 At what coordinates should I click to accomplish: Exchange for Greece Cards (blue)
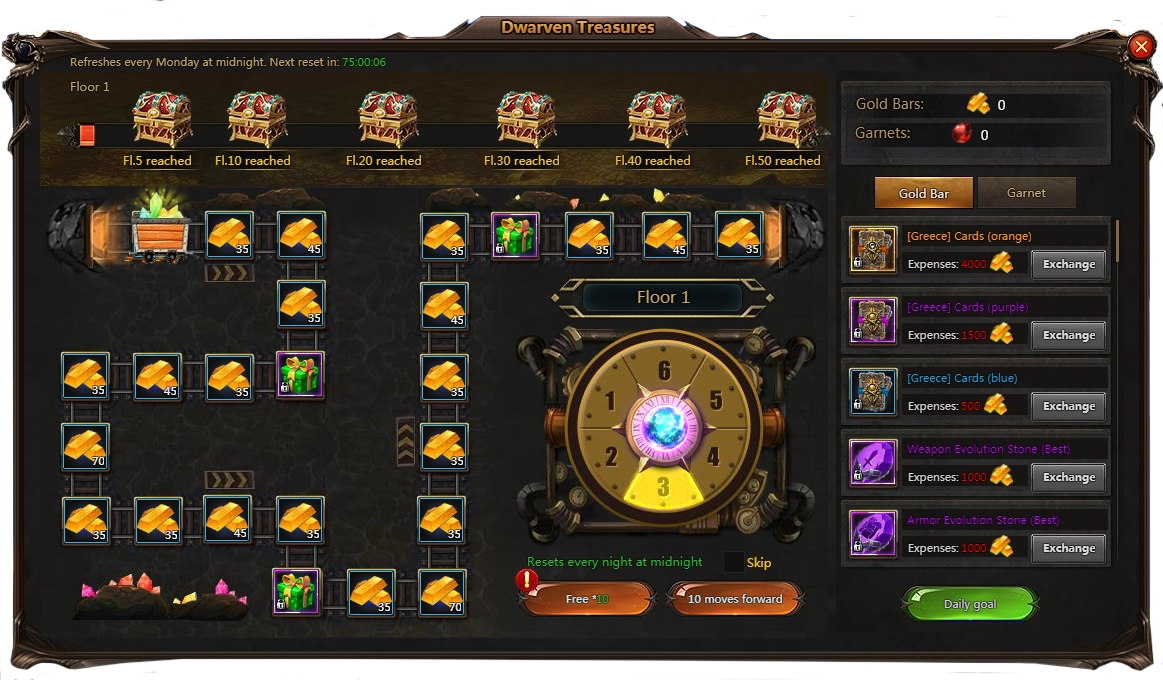tap(1068, 407)
